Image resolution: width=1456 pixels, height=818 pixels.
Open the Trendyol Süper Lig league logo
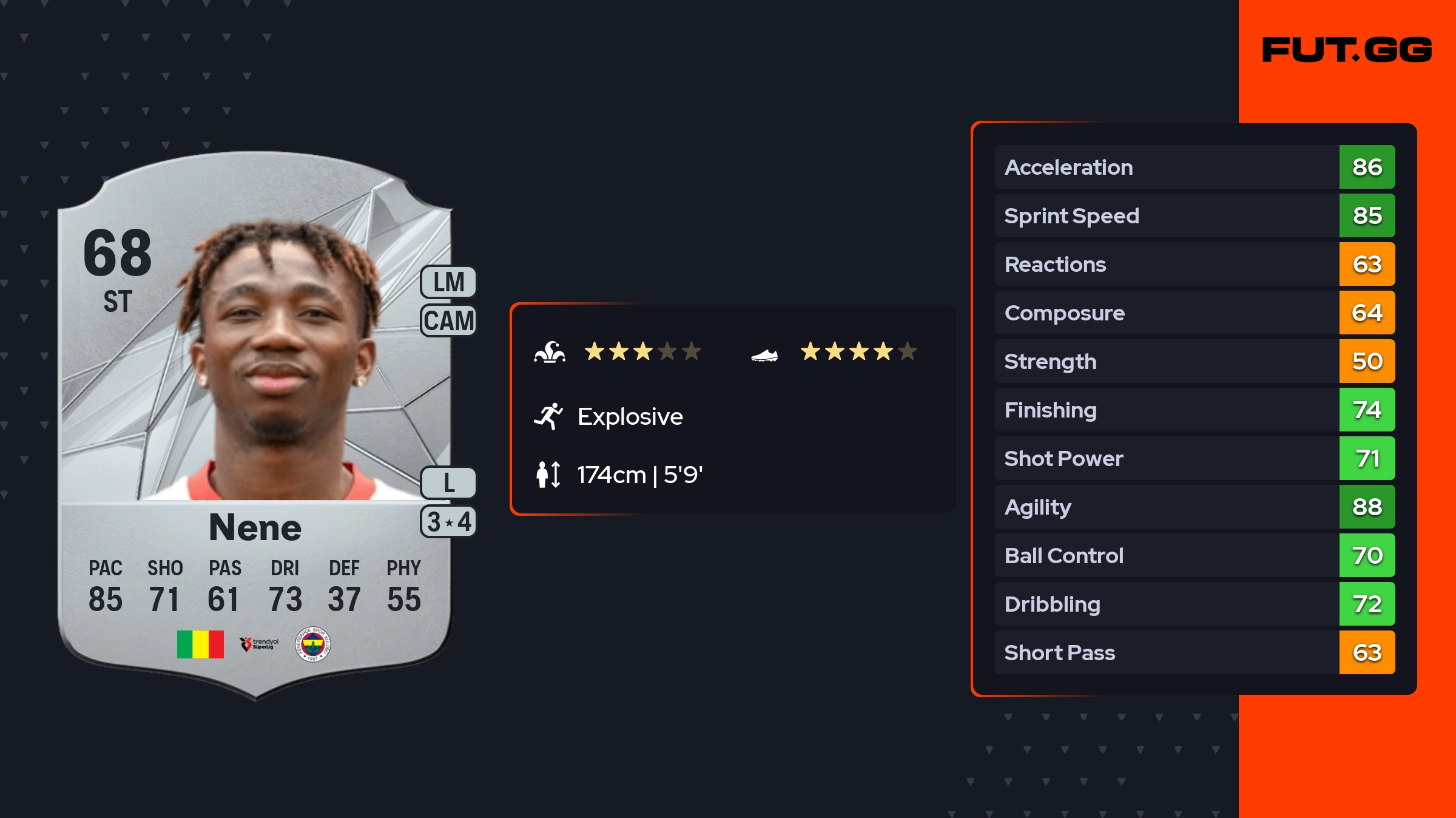(x=259, y=644)
